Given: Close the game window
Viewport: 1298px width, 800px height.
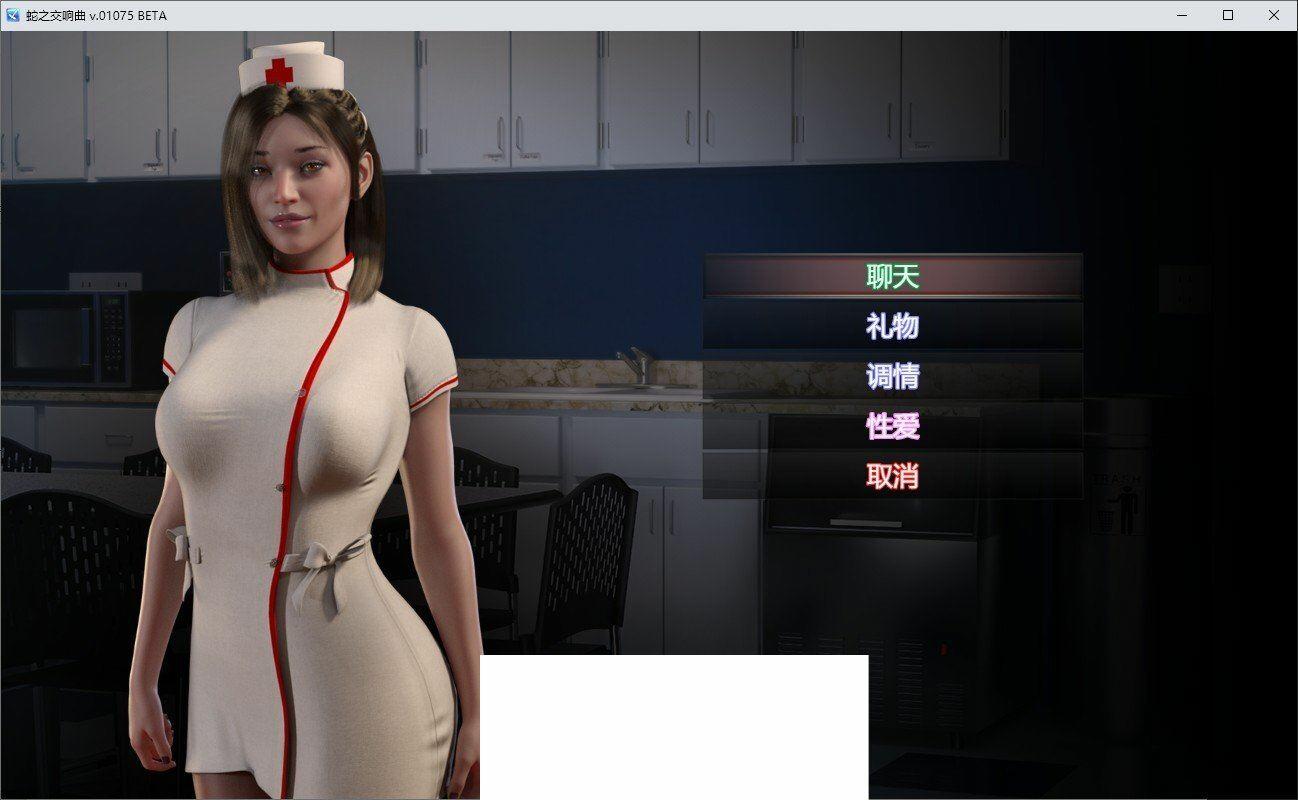Looking at the screenshot, I should click(1274, 15).
